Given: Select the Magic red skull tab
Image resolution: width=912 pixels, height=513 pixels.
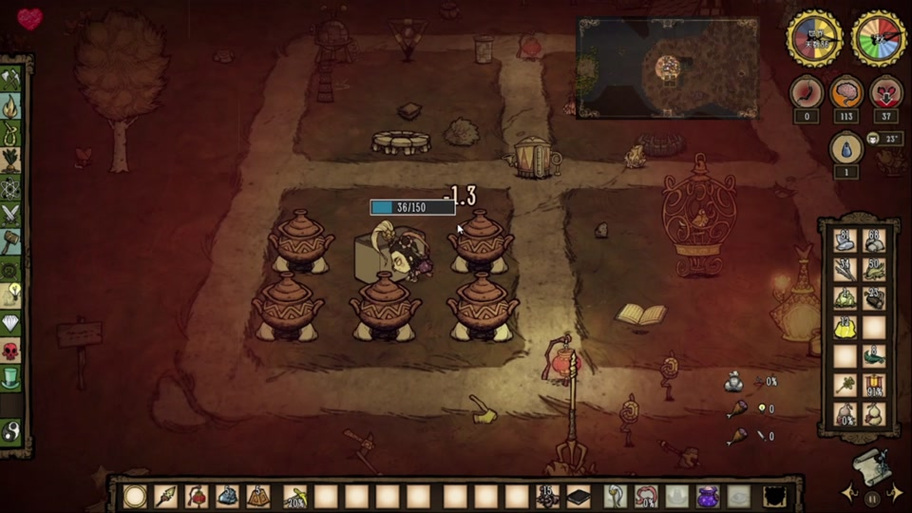Looking at the screenshot, I should tap(12, 350).
